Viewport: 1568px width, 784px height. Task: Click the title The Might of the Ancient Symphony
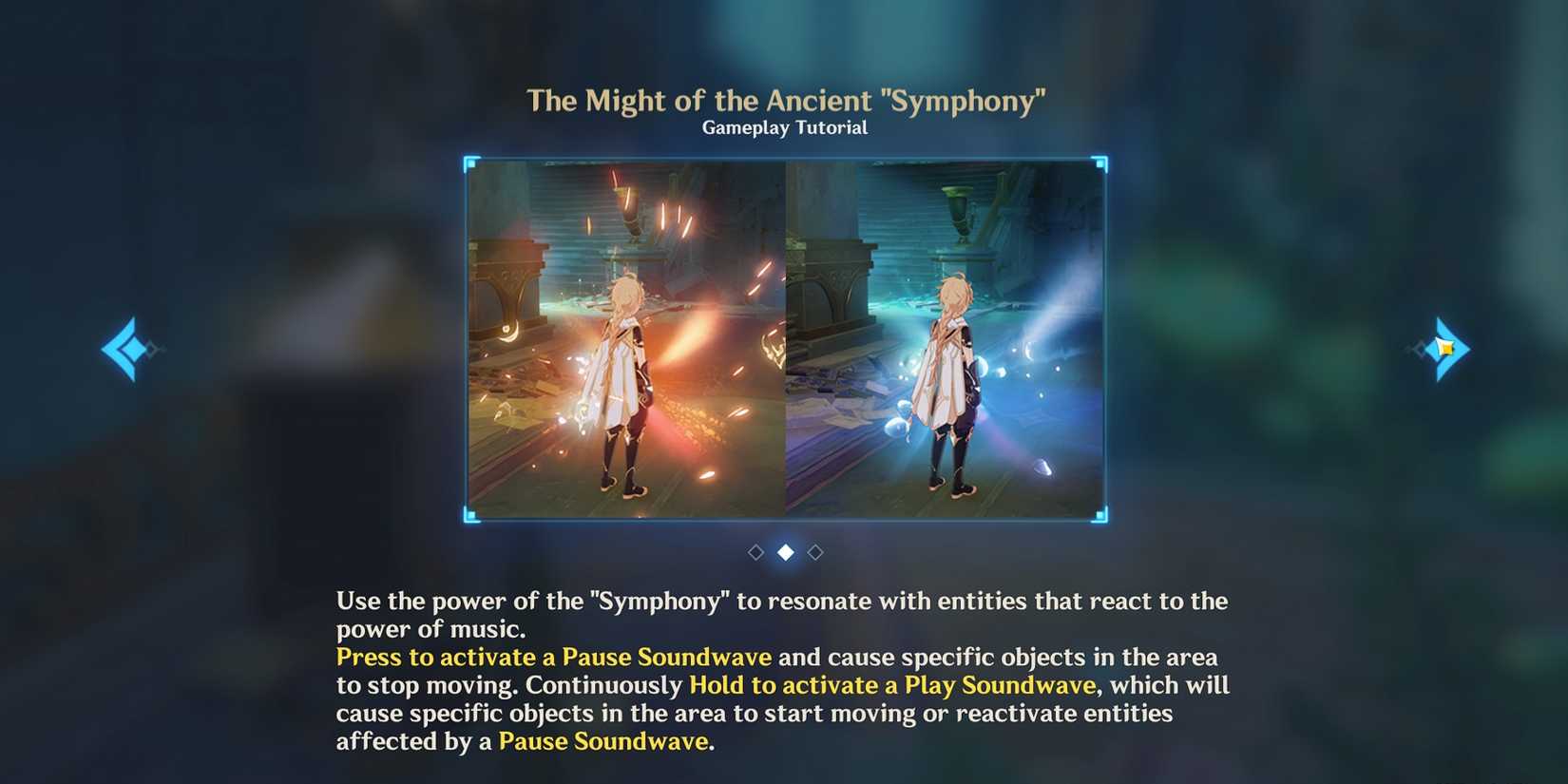coord(786,99)
